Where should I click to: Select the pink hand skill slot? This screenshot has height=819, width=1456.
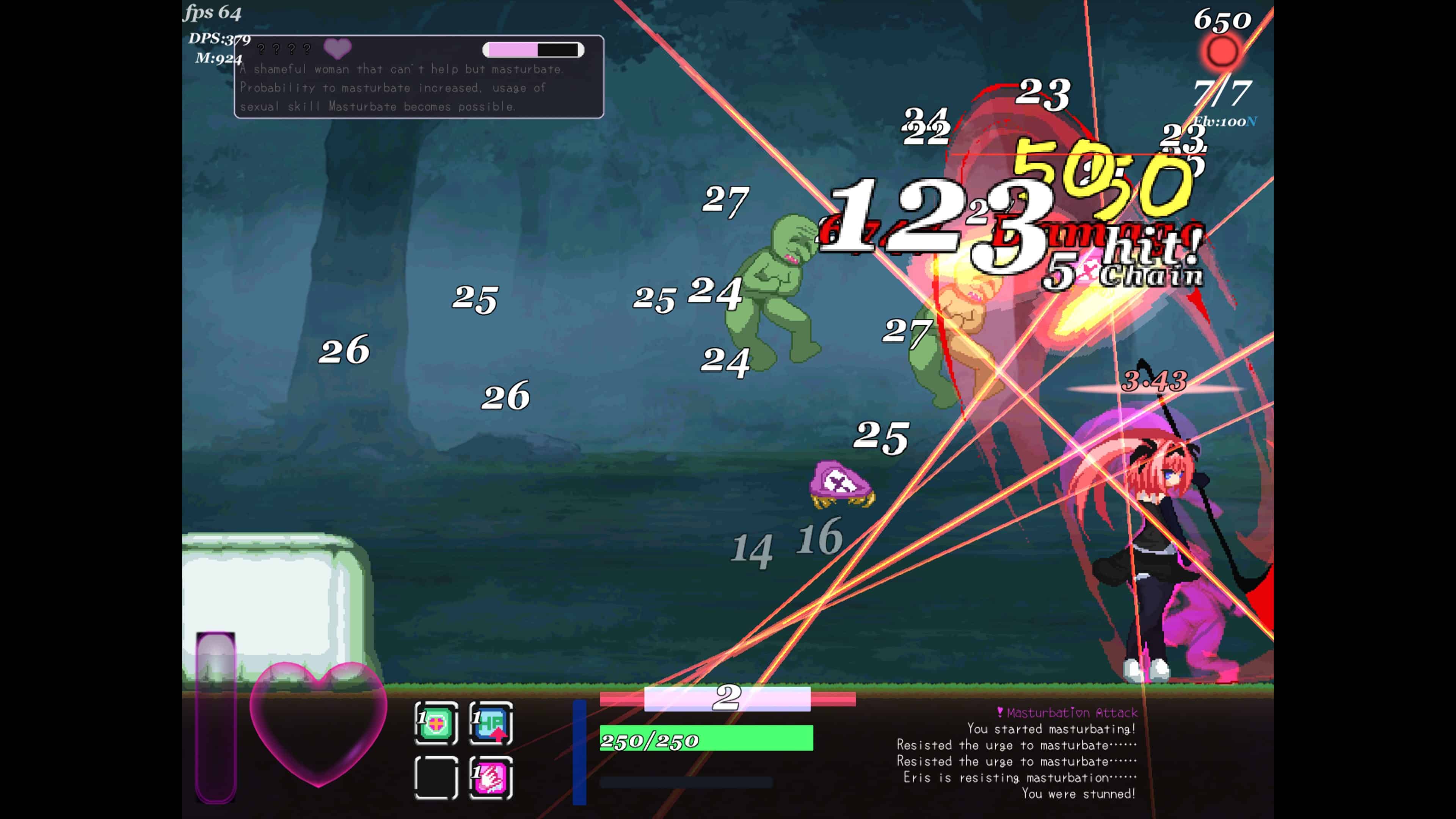coord(491,778)
